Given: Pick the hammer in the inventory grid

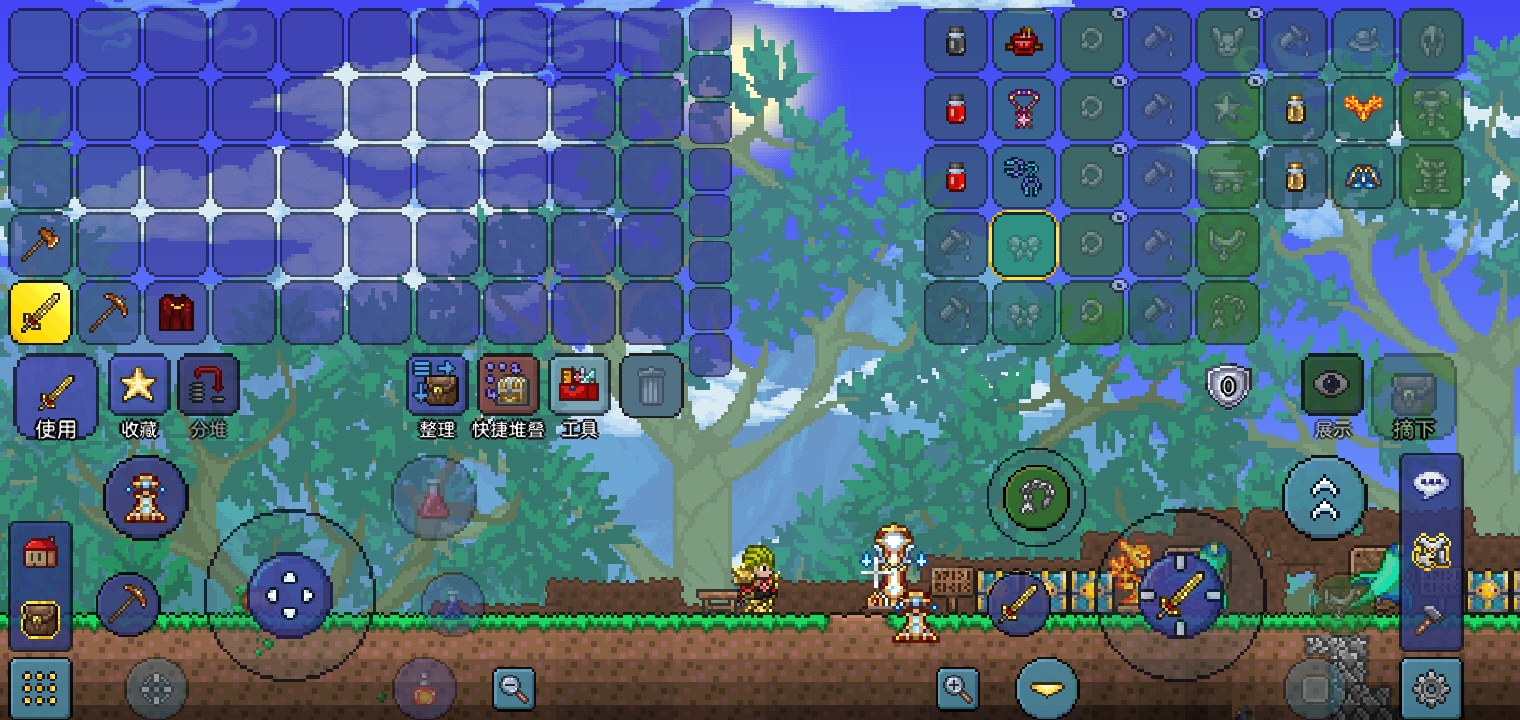Looking at the screenshot, I should point(41,243).
